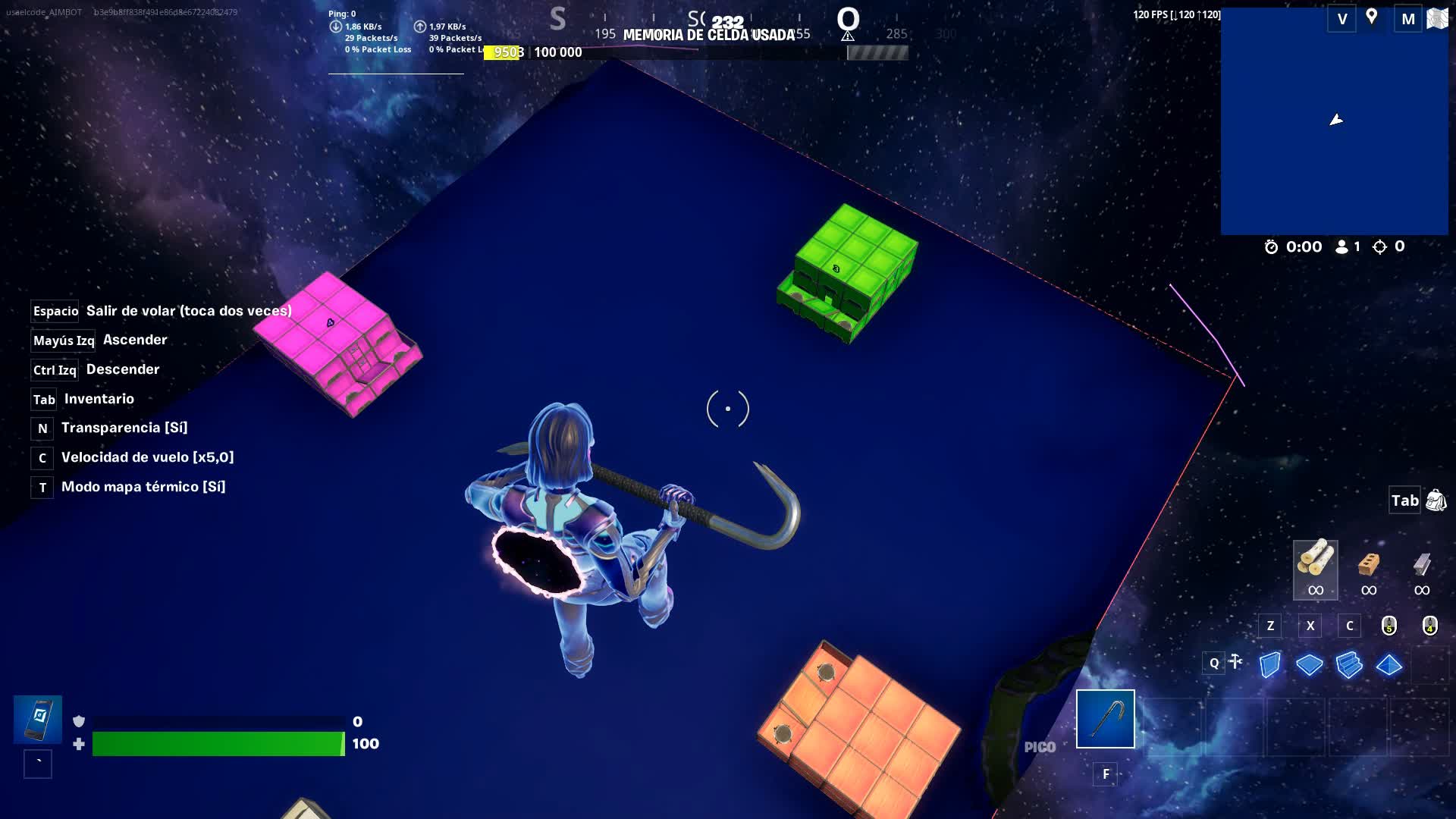Pick the metal beam material
The height and width of the screenshot is (819, 1456).
pyautogui.click(x=1422, y=564)
